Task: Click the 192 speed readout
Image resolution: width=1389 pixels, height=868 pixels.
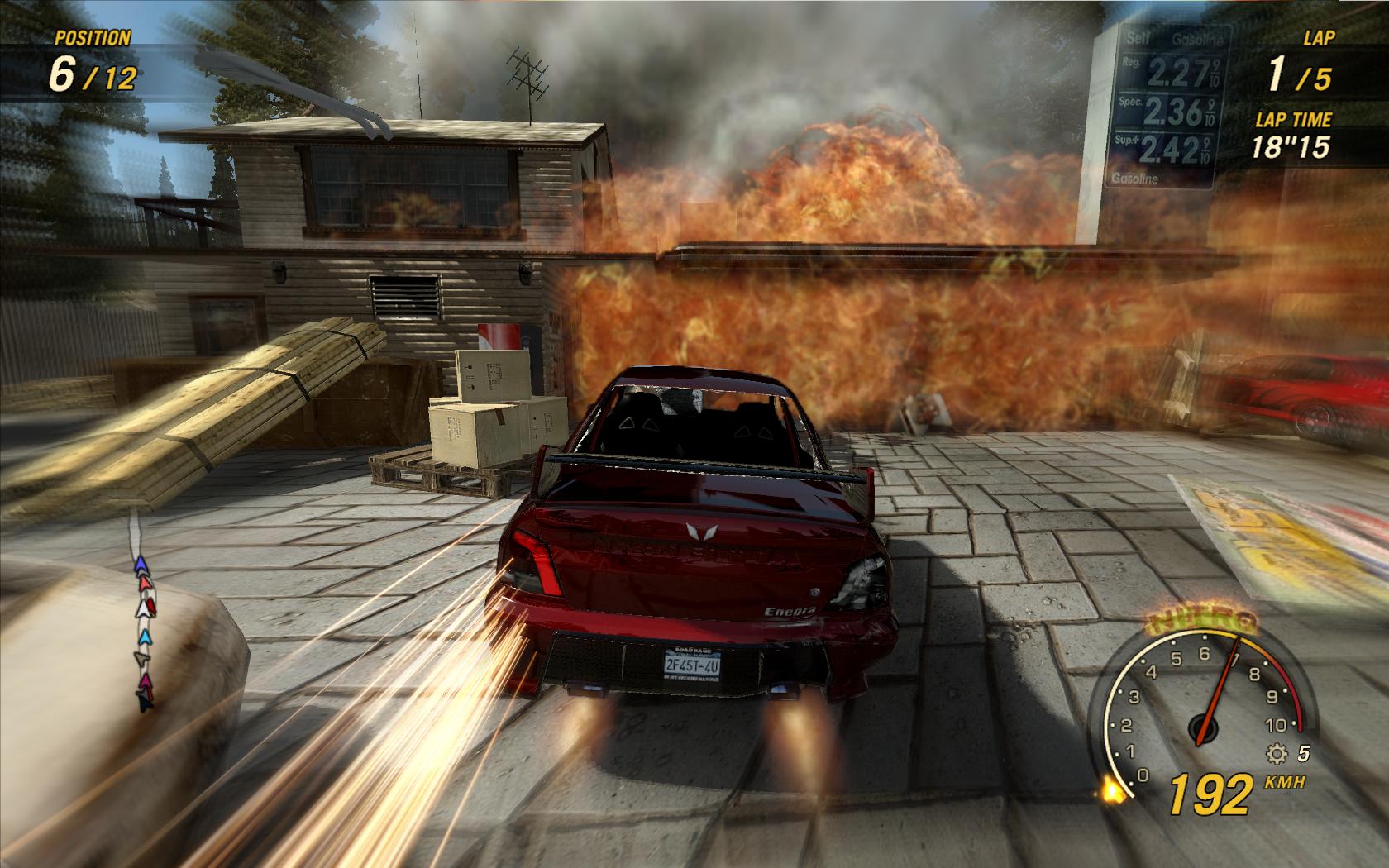Action: click(x=1211, y=794)
